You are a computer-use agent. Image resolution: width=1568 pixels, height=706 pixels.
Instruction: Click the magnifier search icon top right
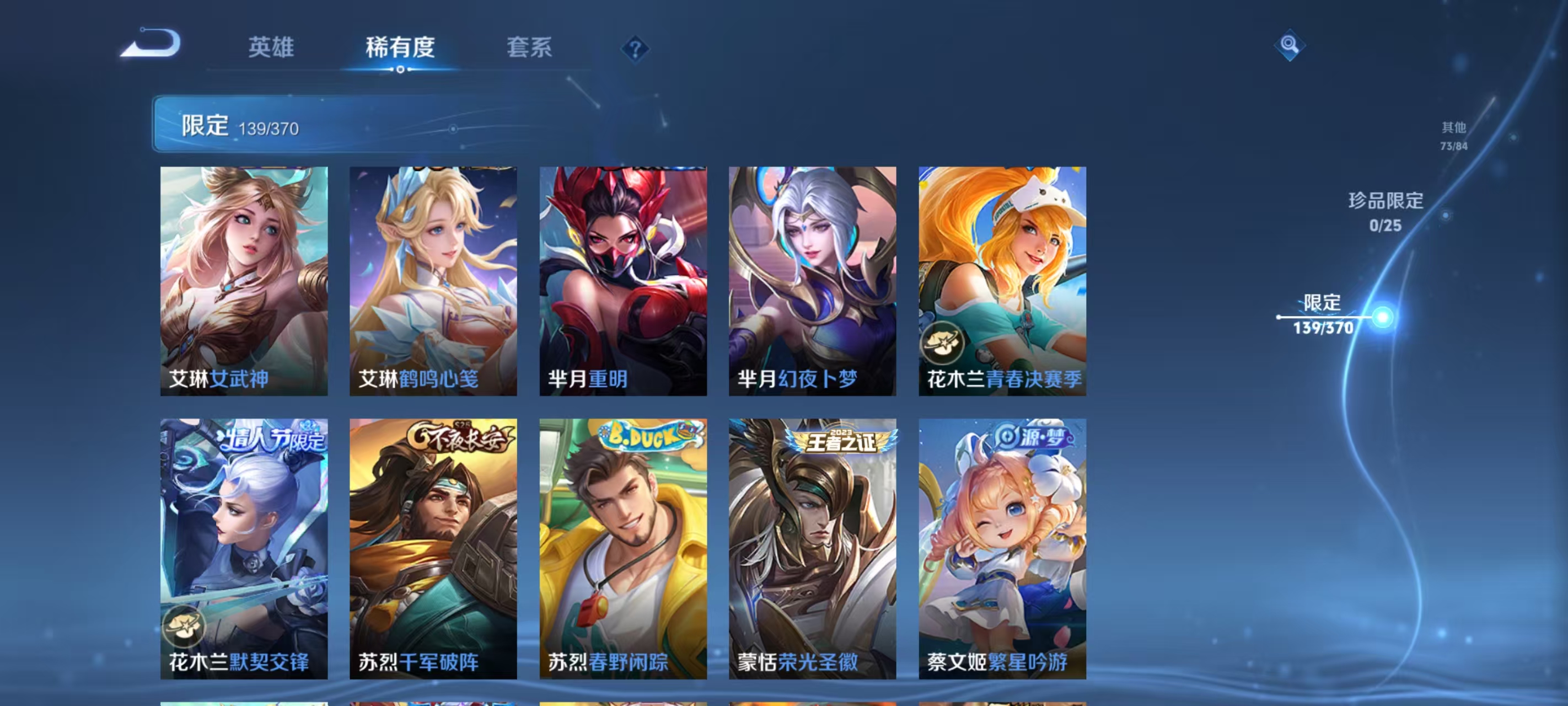pos(1291,45)
